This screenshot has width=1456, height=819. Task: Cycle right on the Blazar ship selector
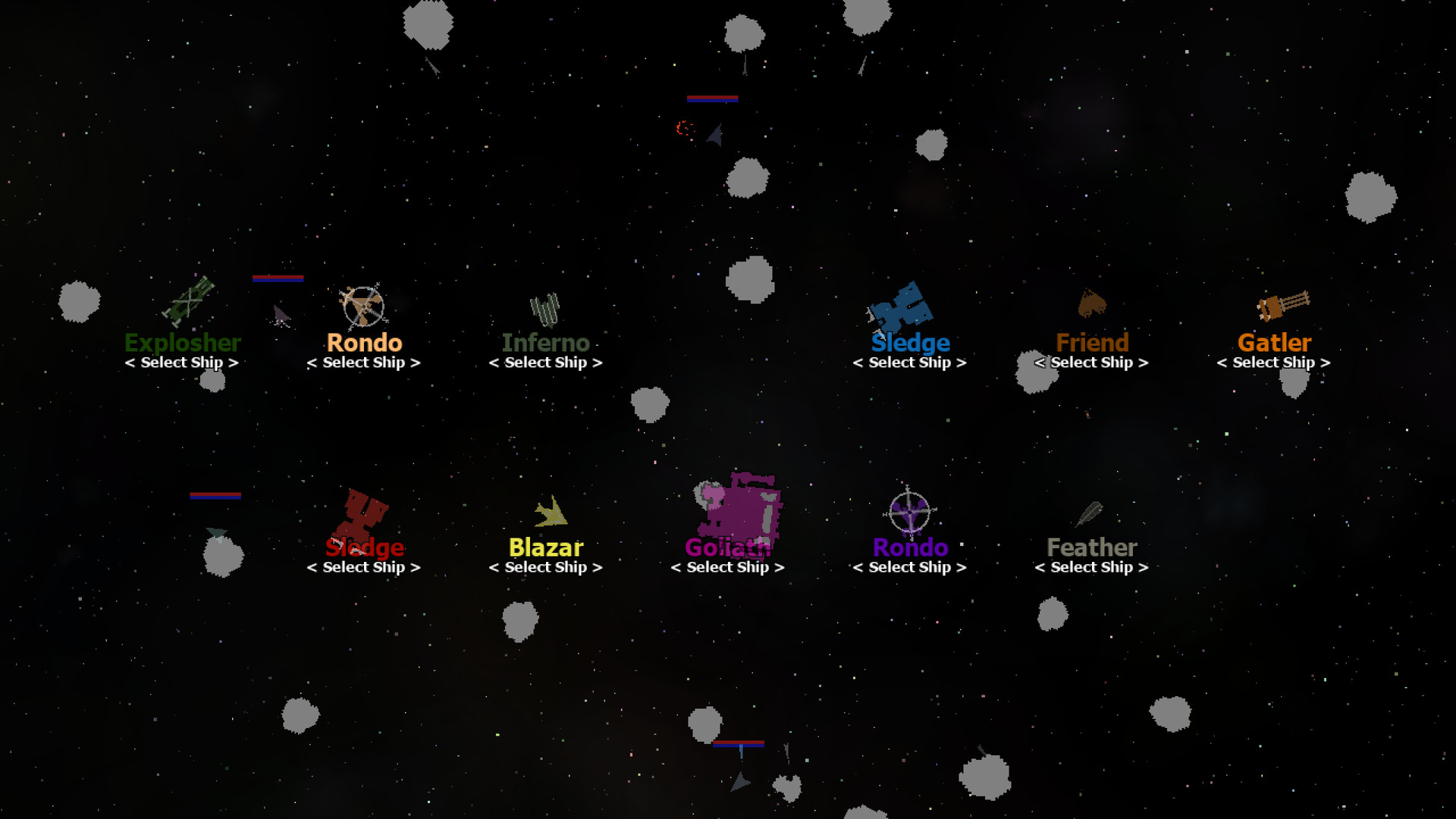(599, 566)
